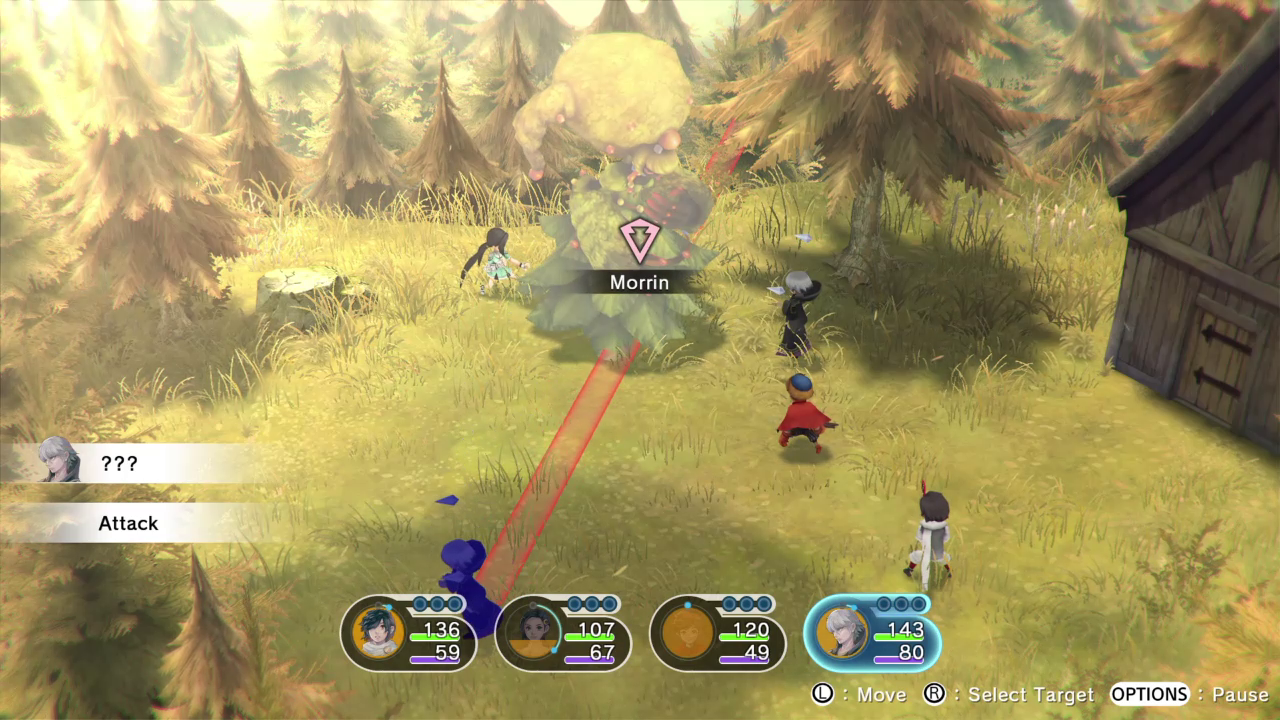Select party portrait showing 107 HP

[534, 633]
